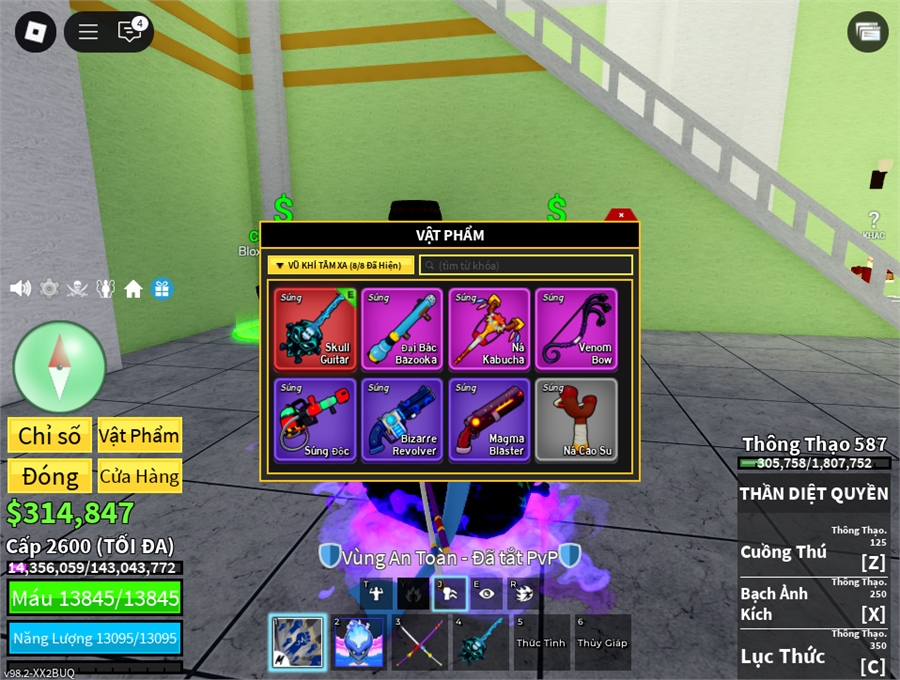Open the Chỉ số stats menu
This screenshot has height=680, width=900.
point(50,435)
